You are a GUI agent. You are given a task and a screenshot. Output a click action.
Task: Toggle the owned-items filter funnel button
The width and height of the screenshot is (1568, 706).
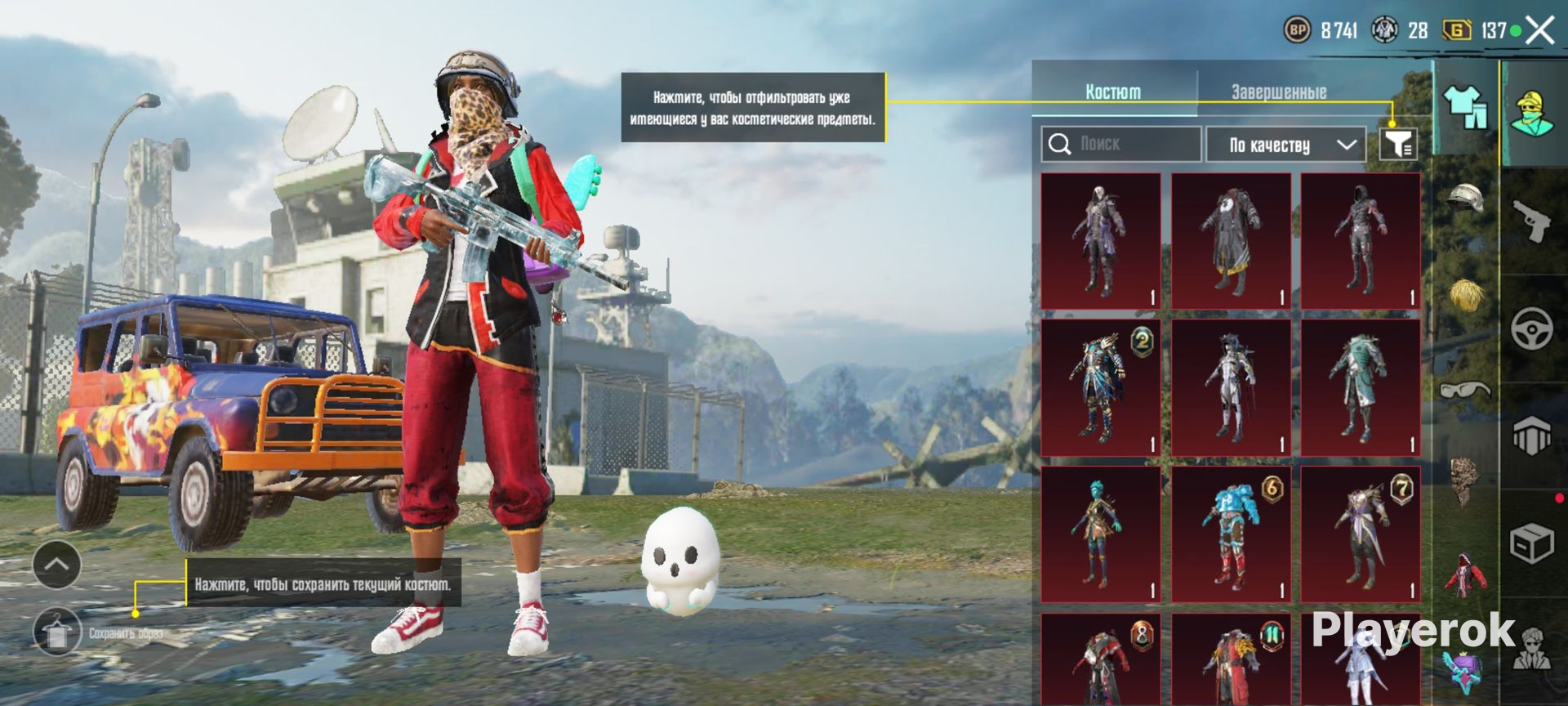point(1398,145)
